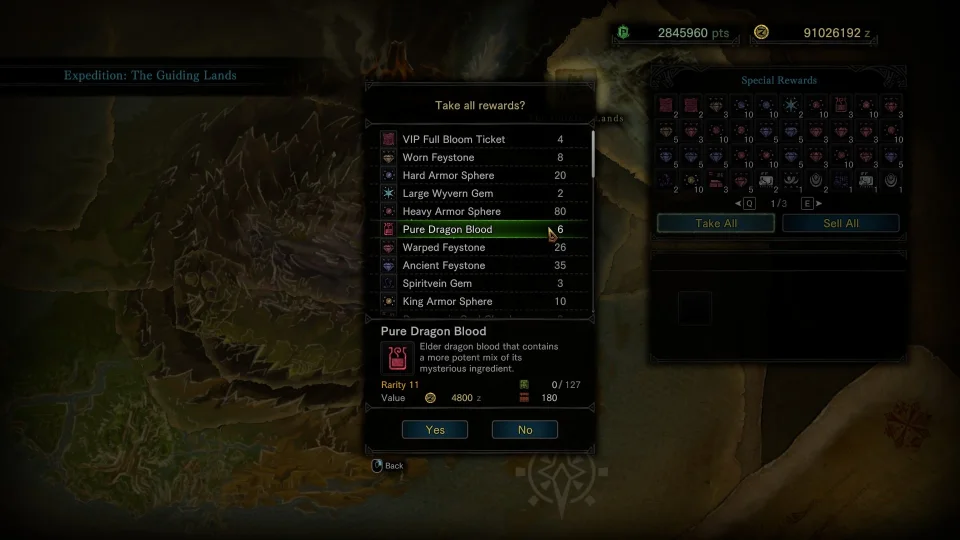Screen dimensions: 960x540
Task: Confirm with the Yes button
Action: [x=435, y=429]
